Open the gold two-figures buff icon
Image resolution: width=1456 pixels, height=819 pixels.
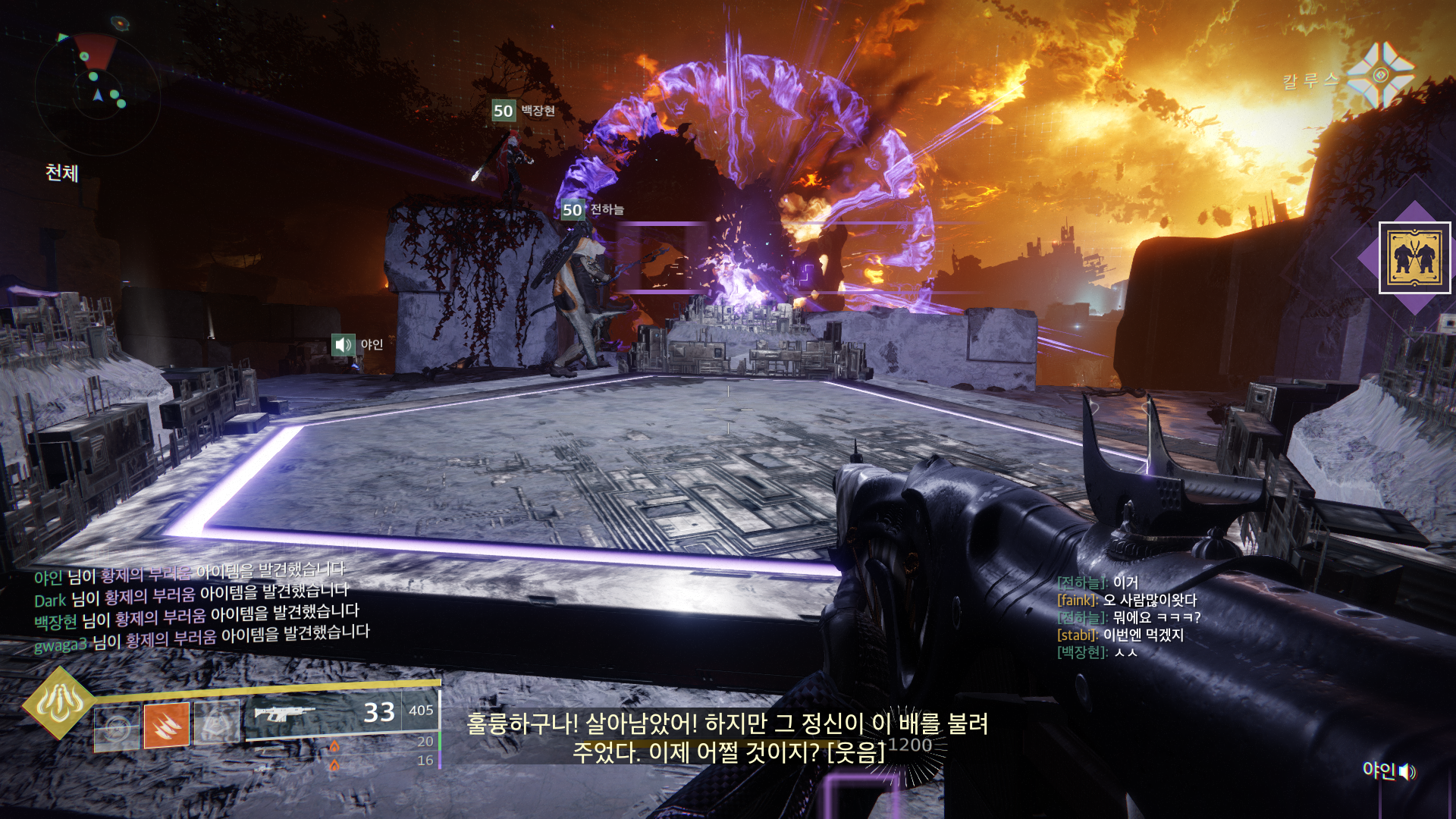(x=1414, y=258)
